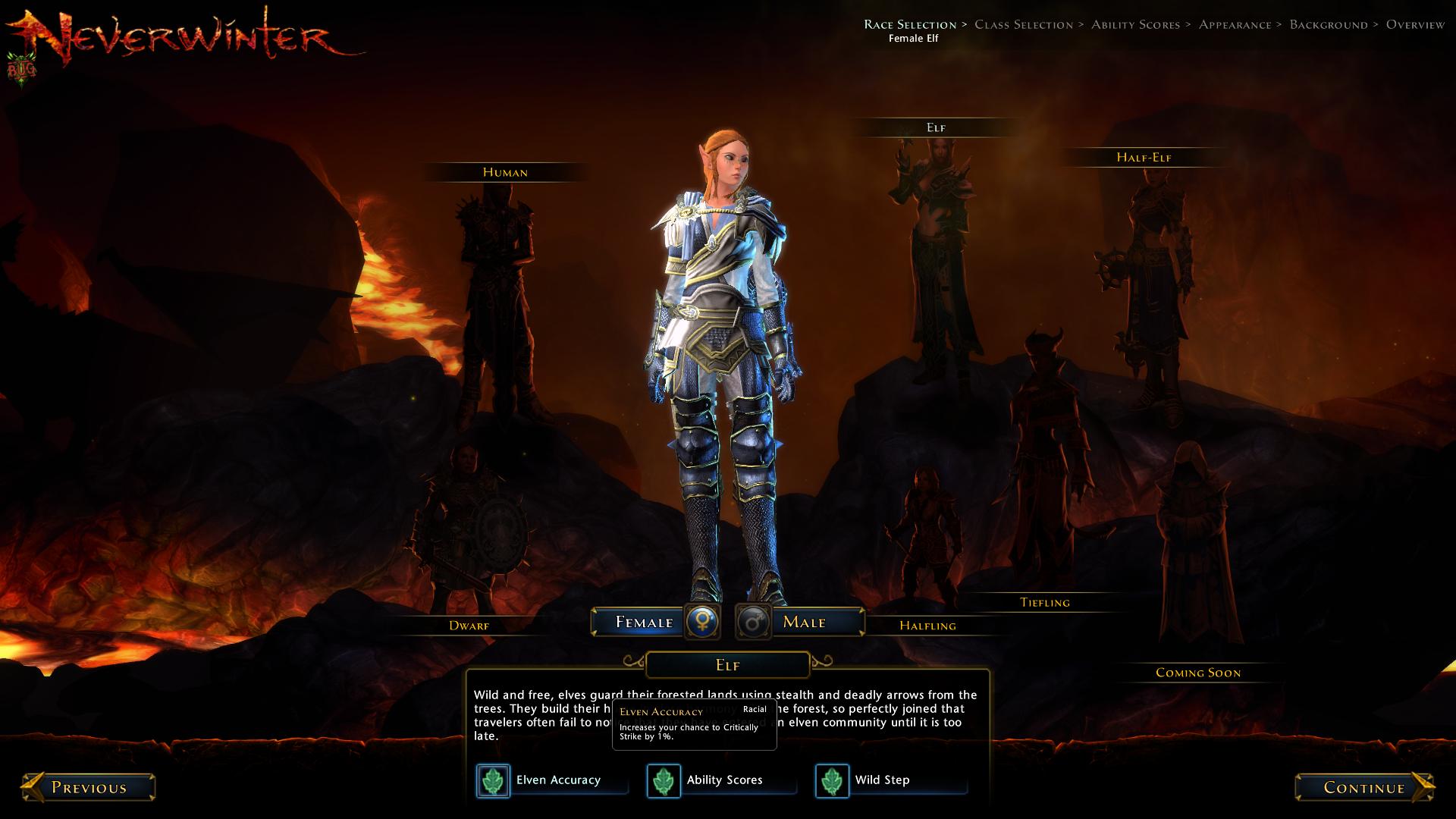This screenshot has width=1456, height=819.
Task: Select the Wild Step trait icon
Action: pos(832,780)
